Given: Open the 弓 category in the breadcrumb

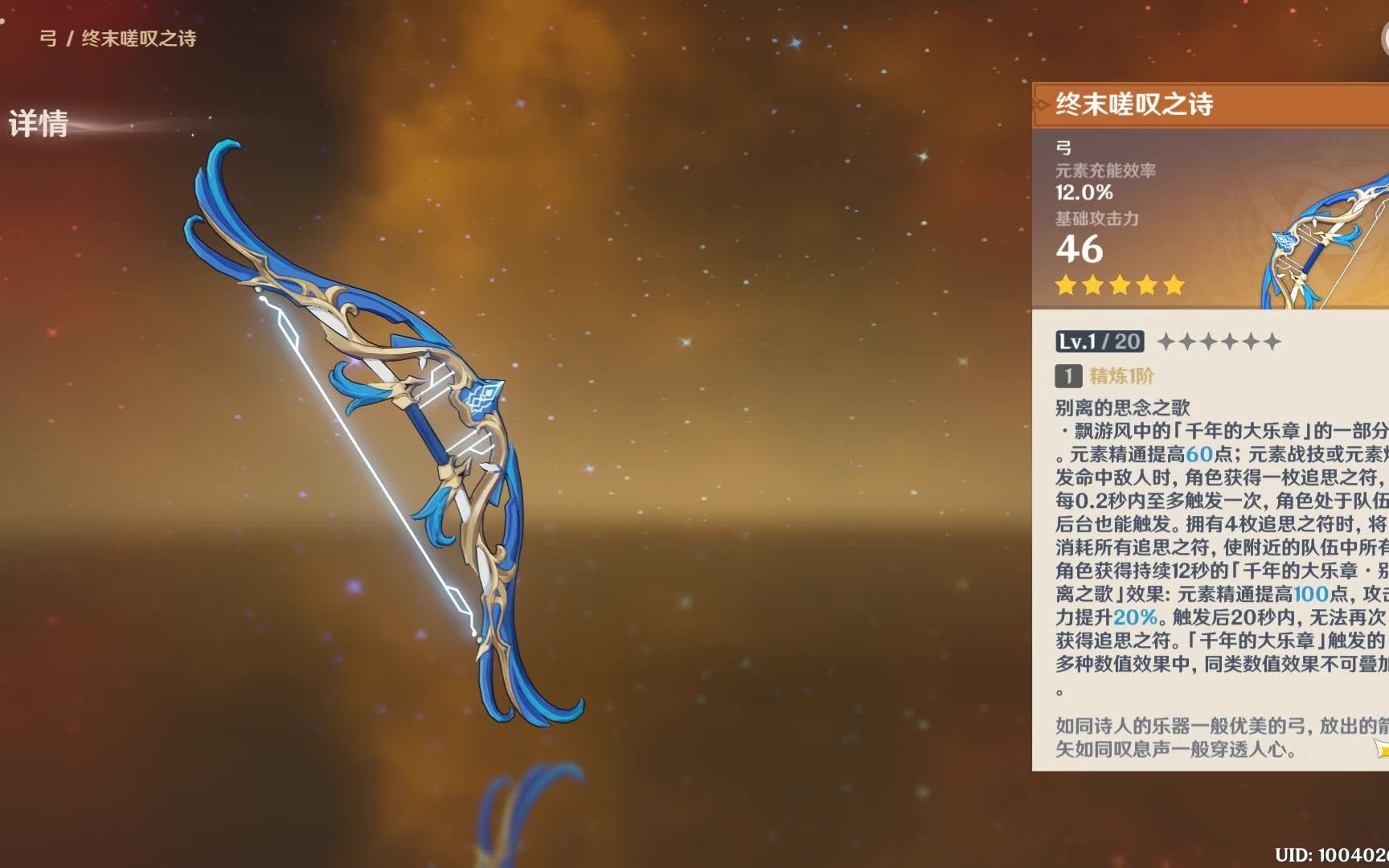Looking at the screenshot, I should (x=50, y=36).
